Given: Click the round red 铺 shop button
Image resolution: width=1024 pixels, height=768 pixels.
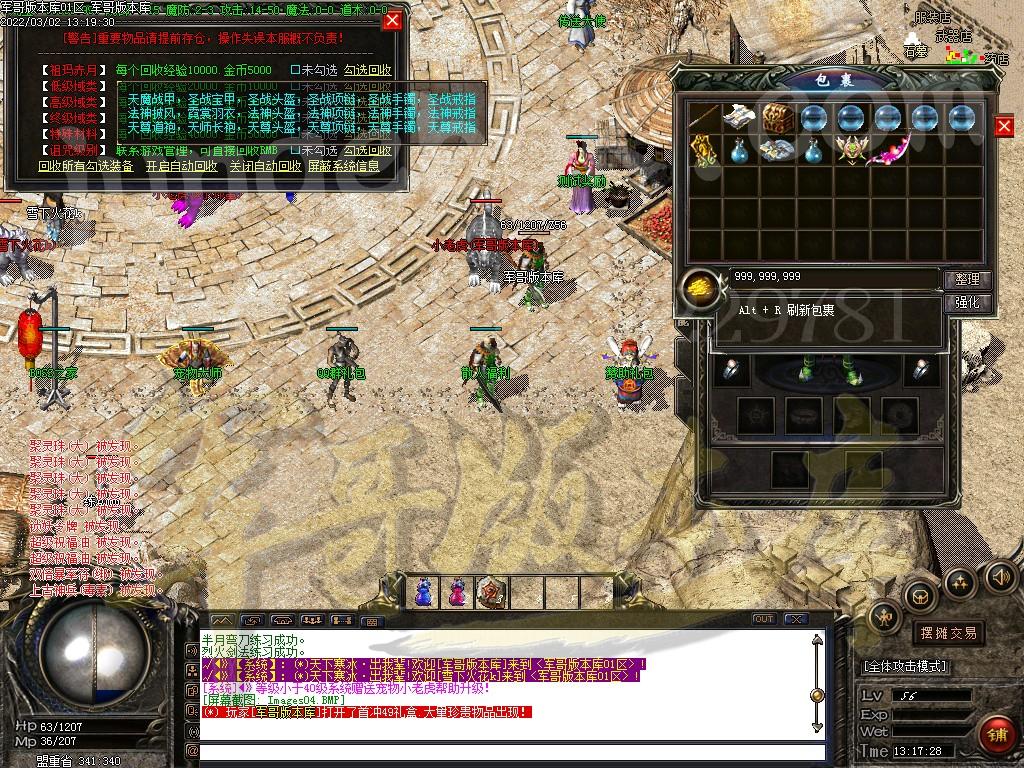Looking at the screenshot, I should (x=996, y=735).
